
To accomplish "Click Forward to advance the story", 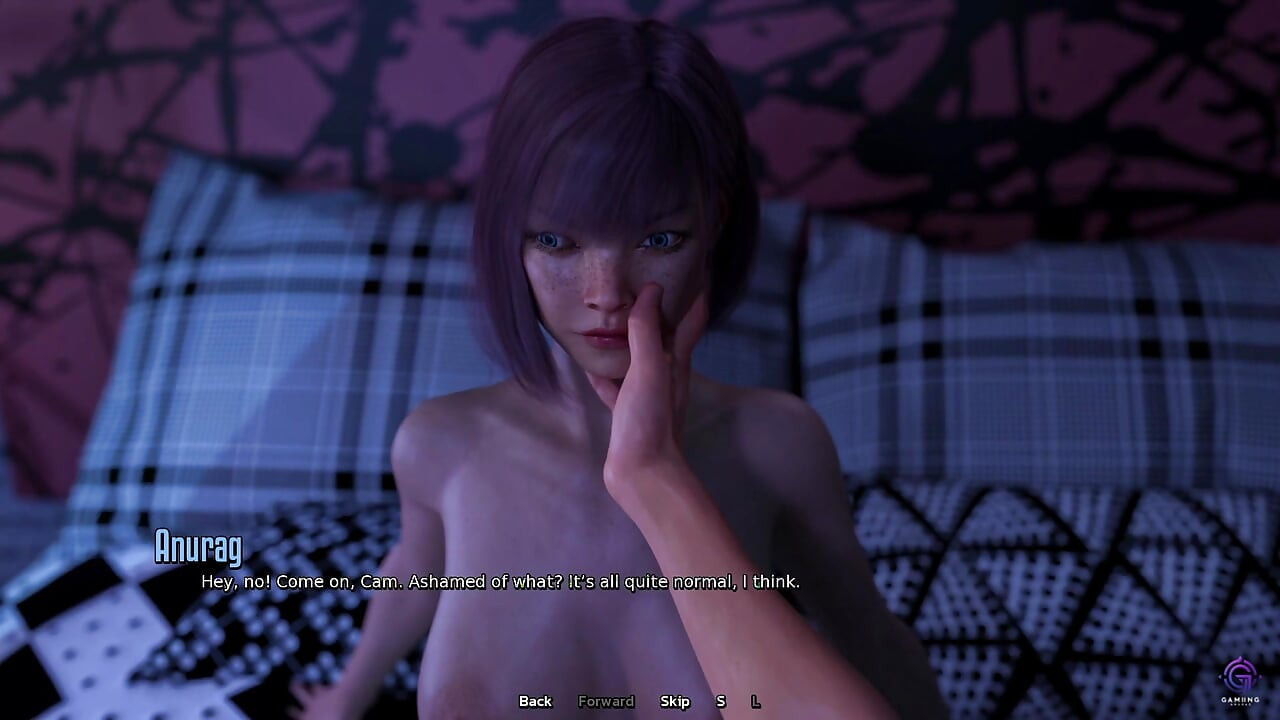I will [x=605, y=702].
